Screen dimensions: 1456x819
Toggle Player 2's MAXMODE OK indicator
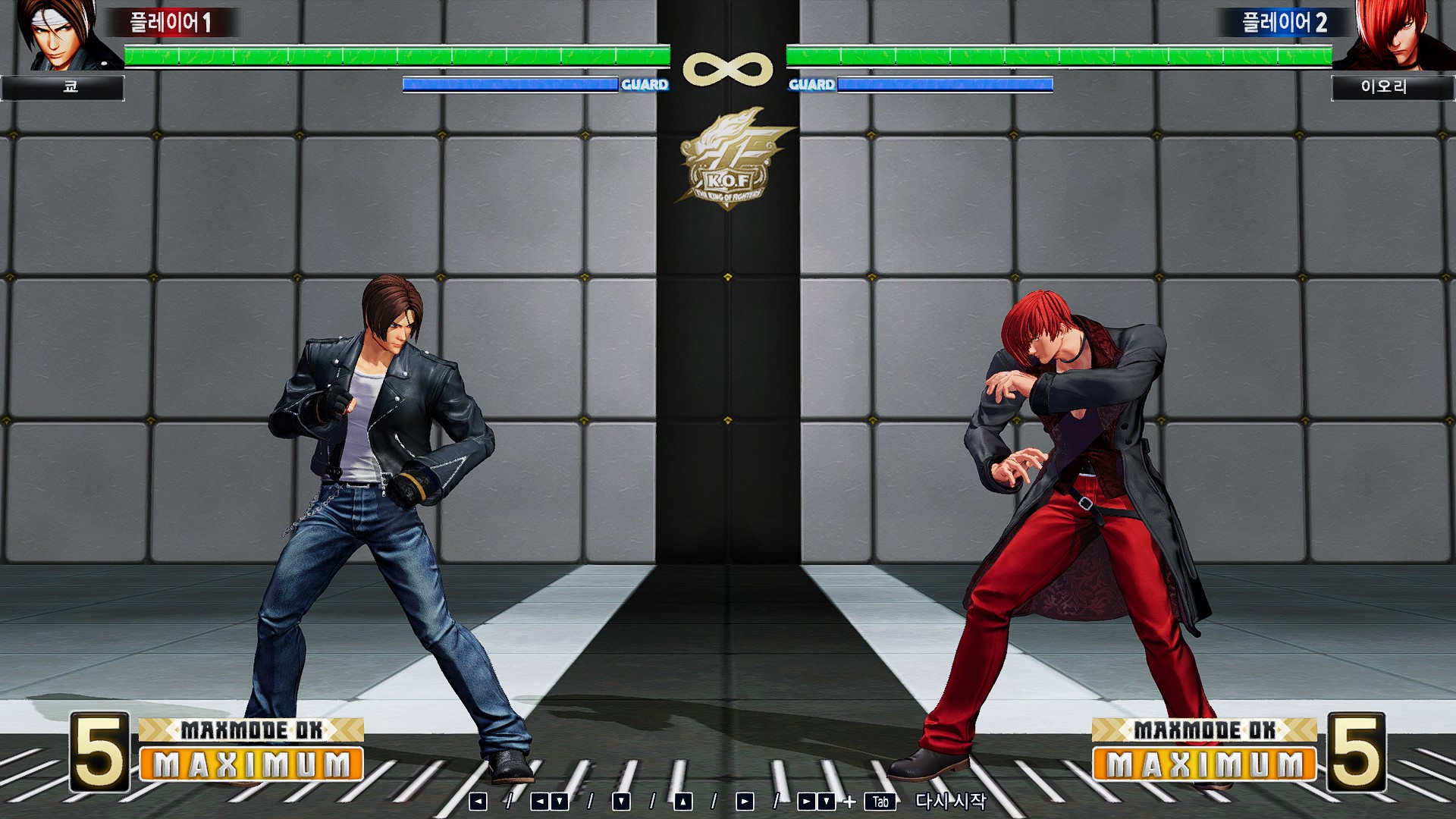[1205, 732]
